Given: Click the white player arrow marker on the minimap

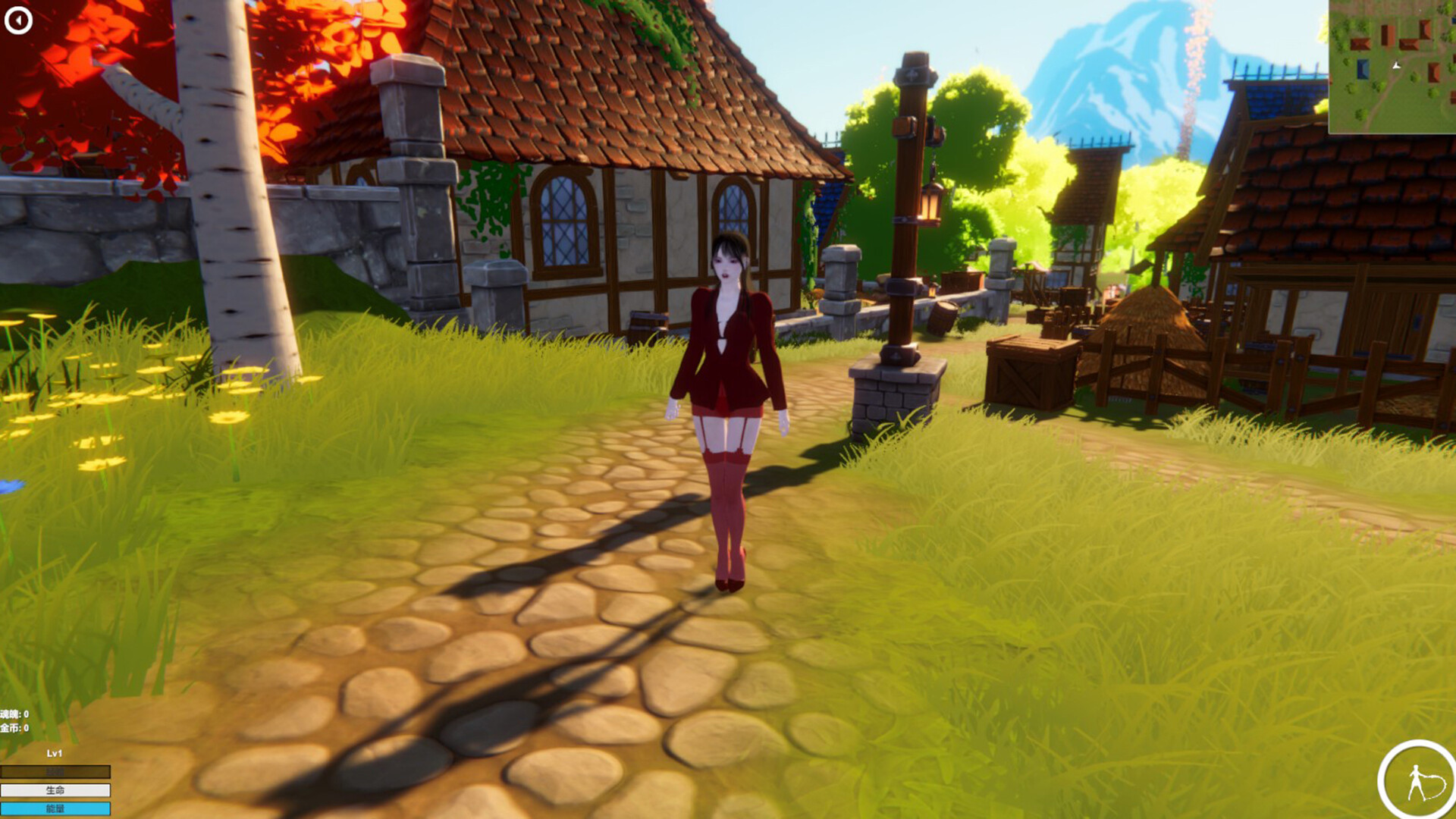Looking at the screenshot, I should [x=1396, y=65].
